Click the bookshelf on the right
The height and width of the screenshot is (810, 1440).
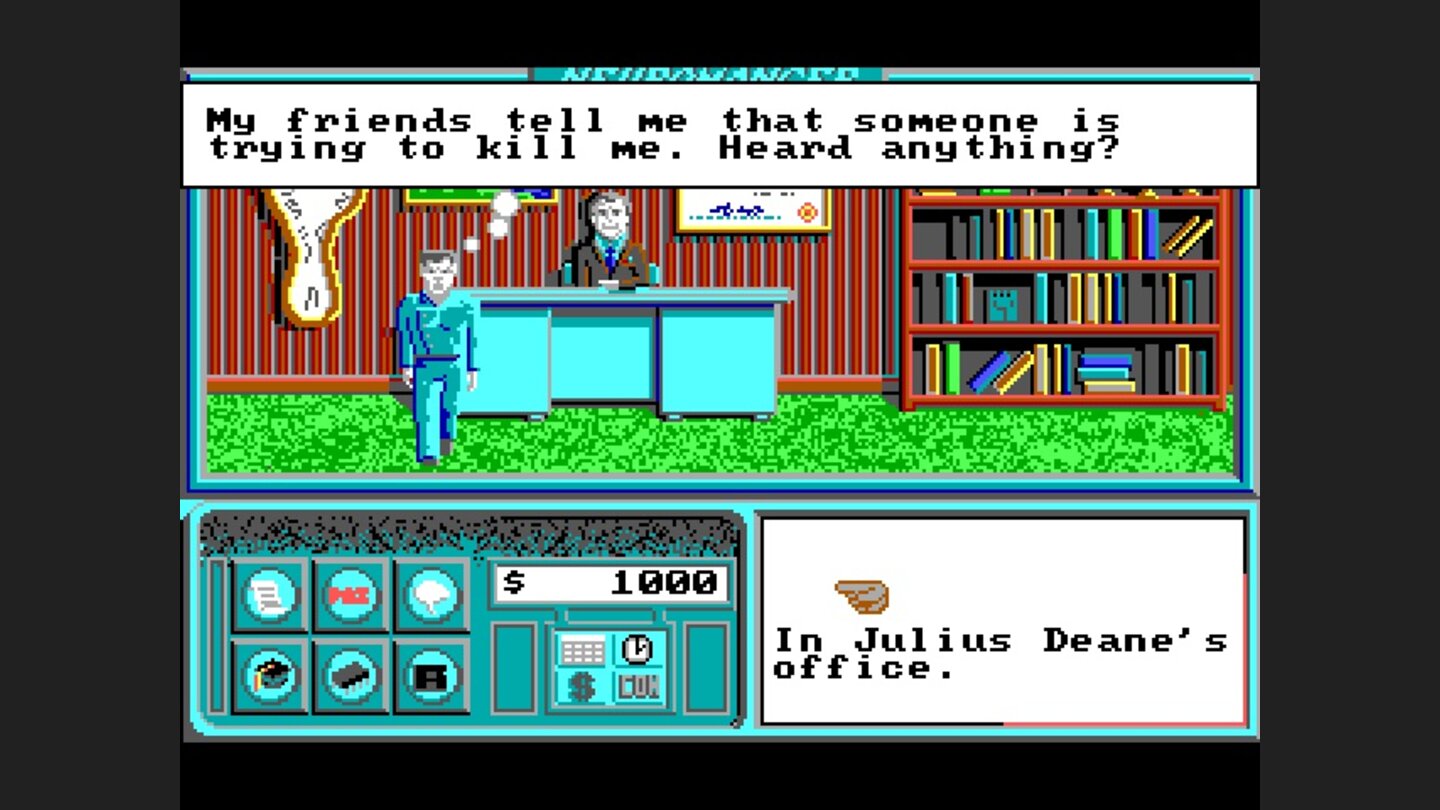1060,300
